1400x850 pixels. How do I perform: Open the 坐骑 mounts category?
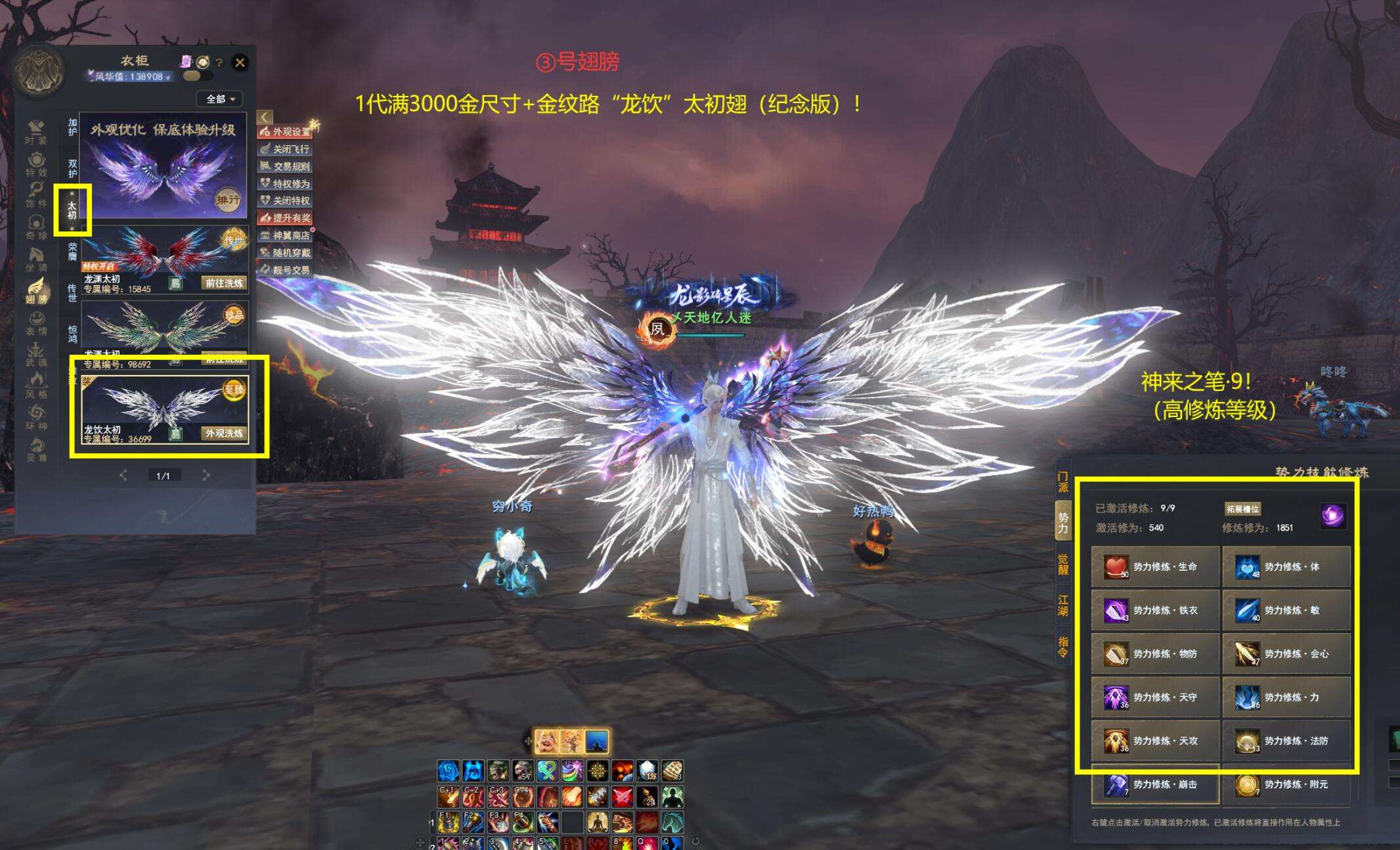point(36,259)
